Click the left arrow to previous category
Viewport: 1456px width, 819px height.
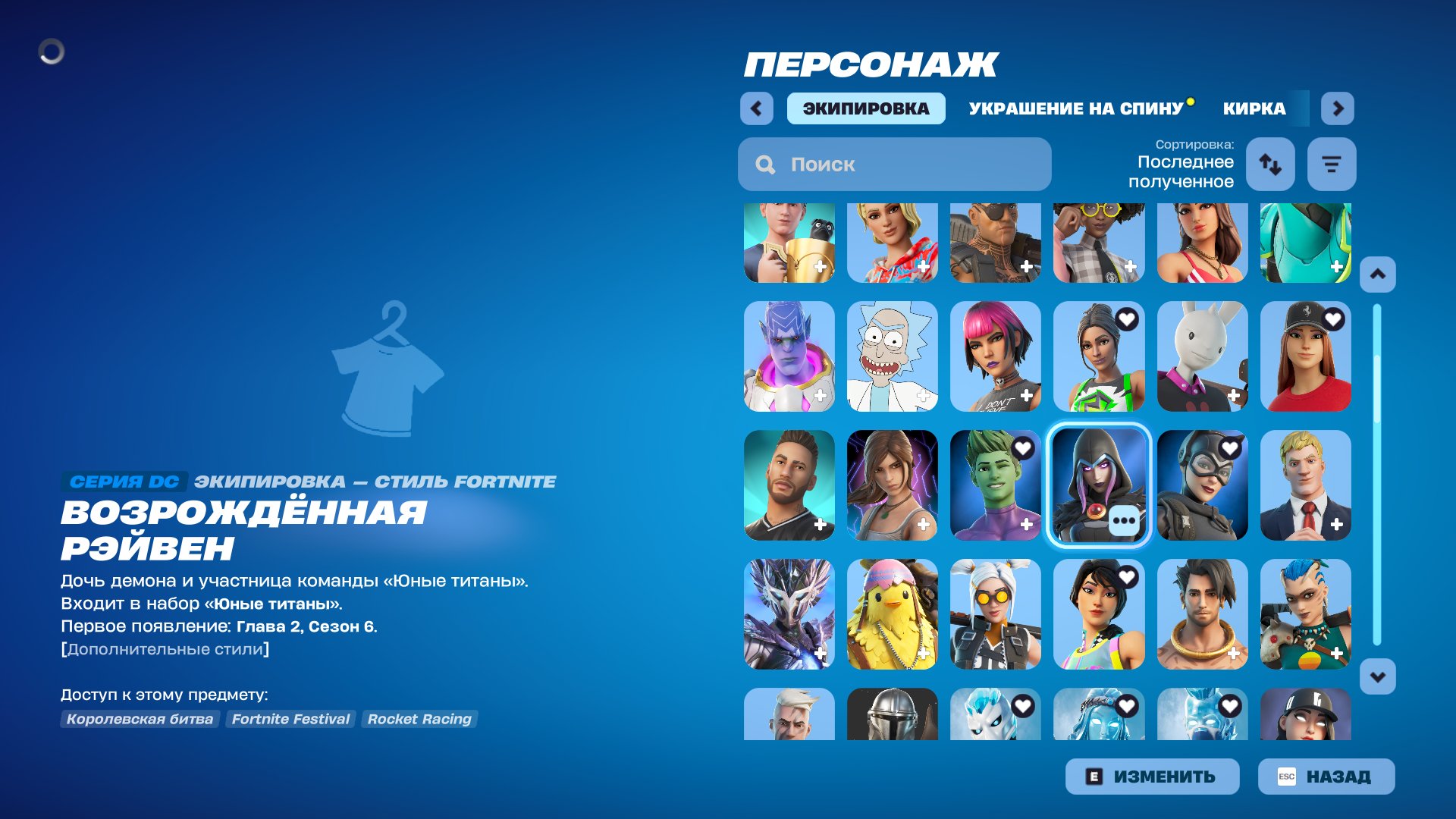click(755, 108)
